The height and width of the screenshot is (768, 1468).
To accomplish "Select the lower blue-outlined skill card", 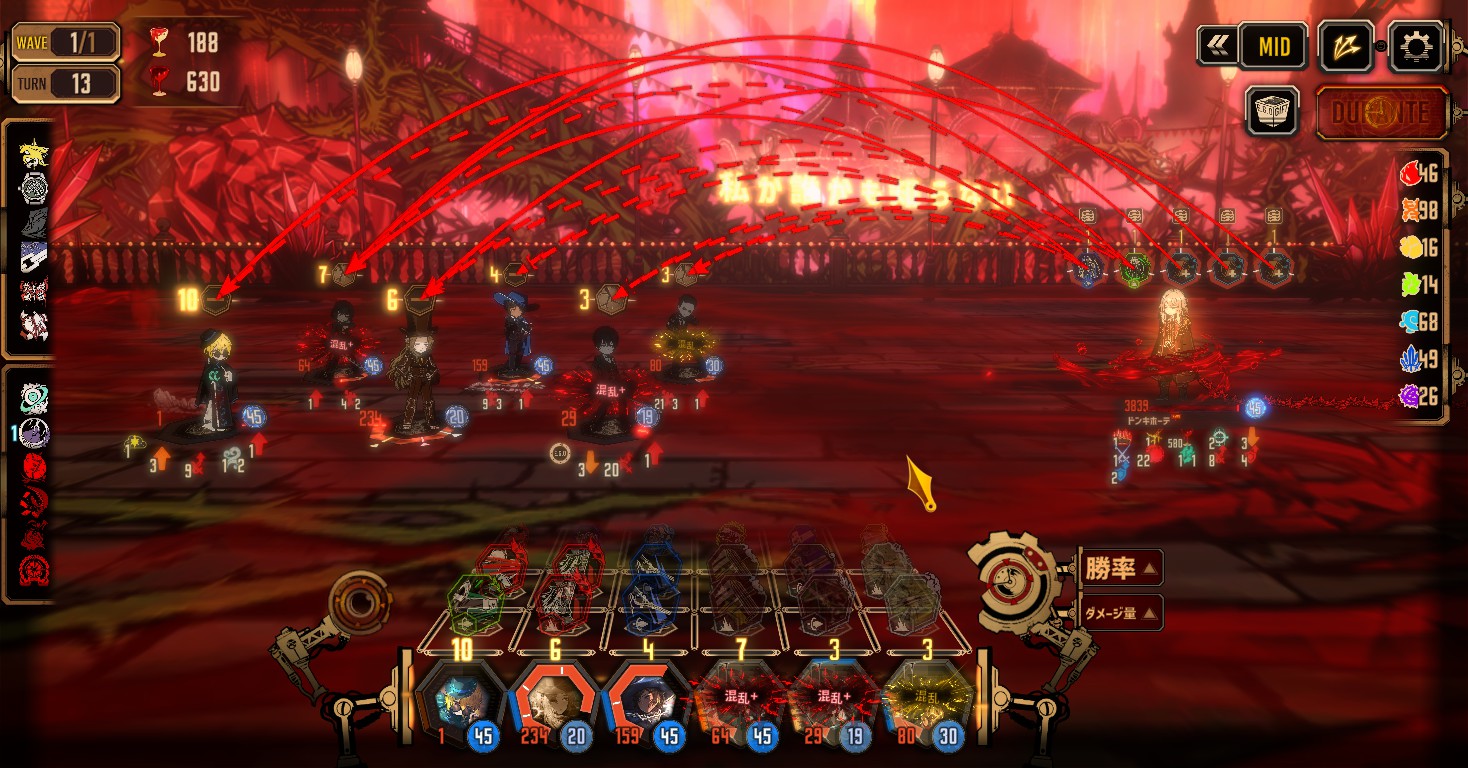I will [648, 601].
